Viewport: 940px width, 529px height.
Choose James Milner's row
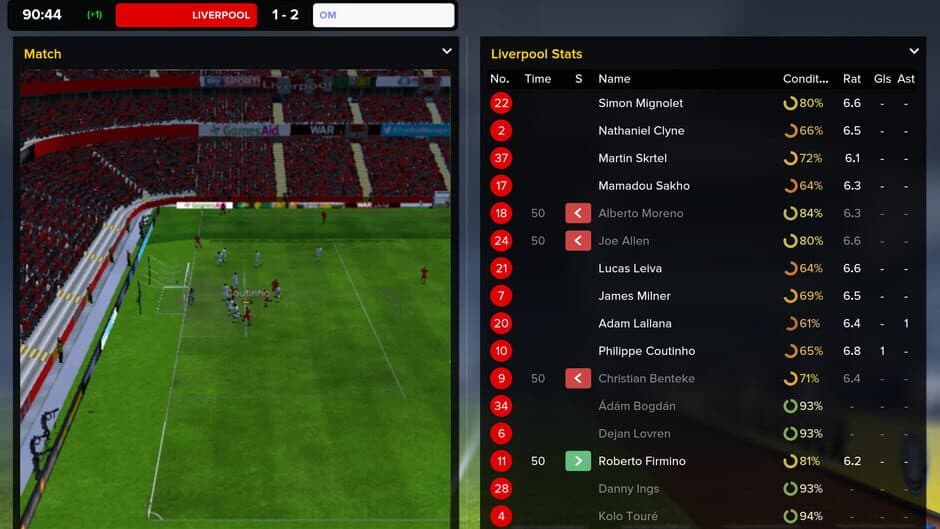(634, 296)
